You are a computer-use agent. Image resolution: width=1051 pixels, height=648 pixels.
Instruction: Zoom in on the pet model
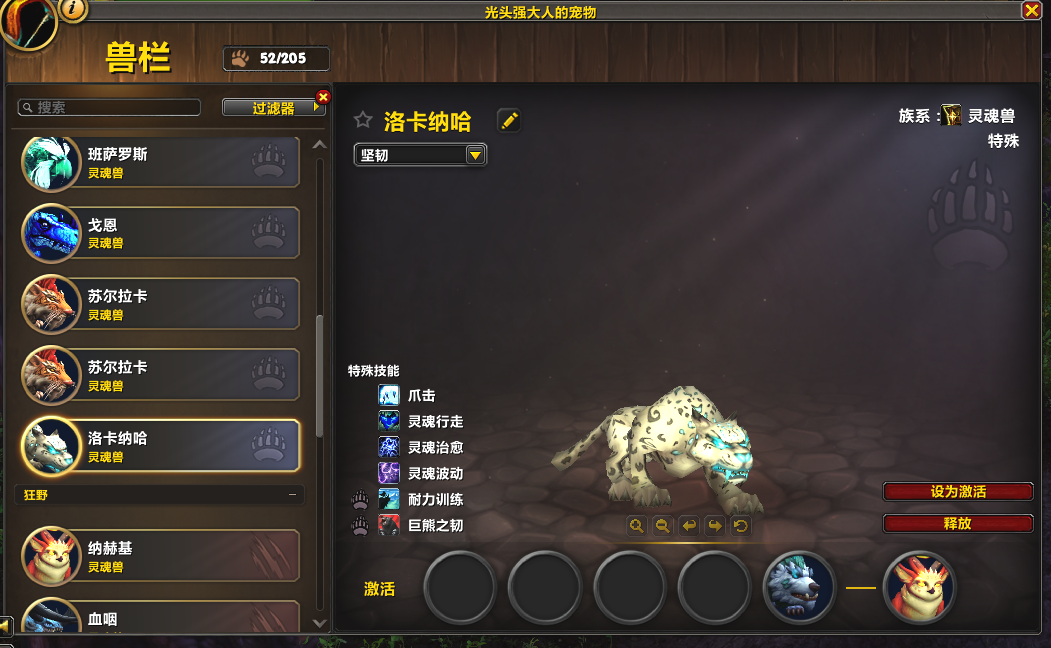click(x=636, y=525)
